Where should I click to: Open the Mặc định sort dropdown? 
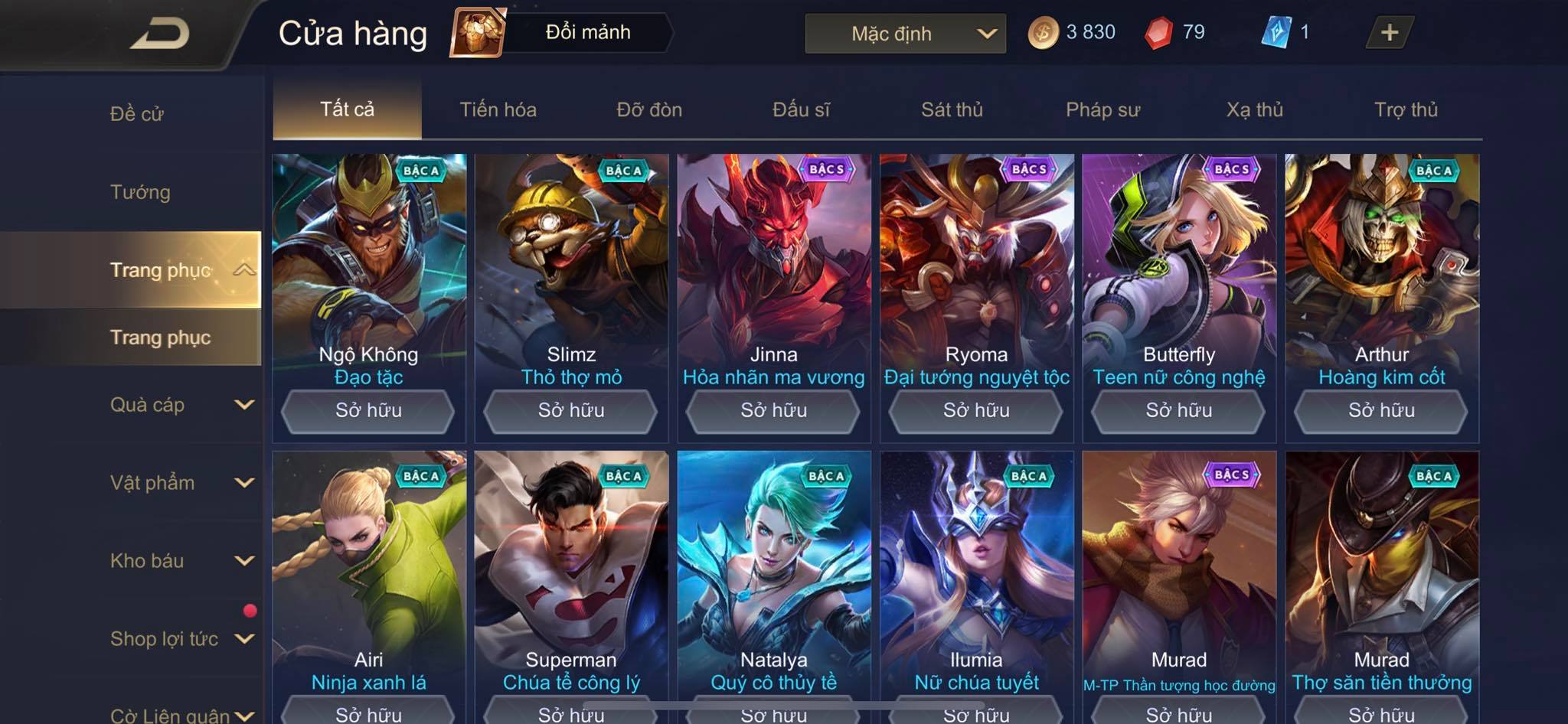[x=905, y=34]
